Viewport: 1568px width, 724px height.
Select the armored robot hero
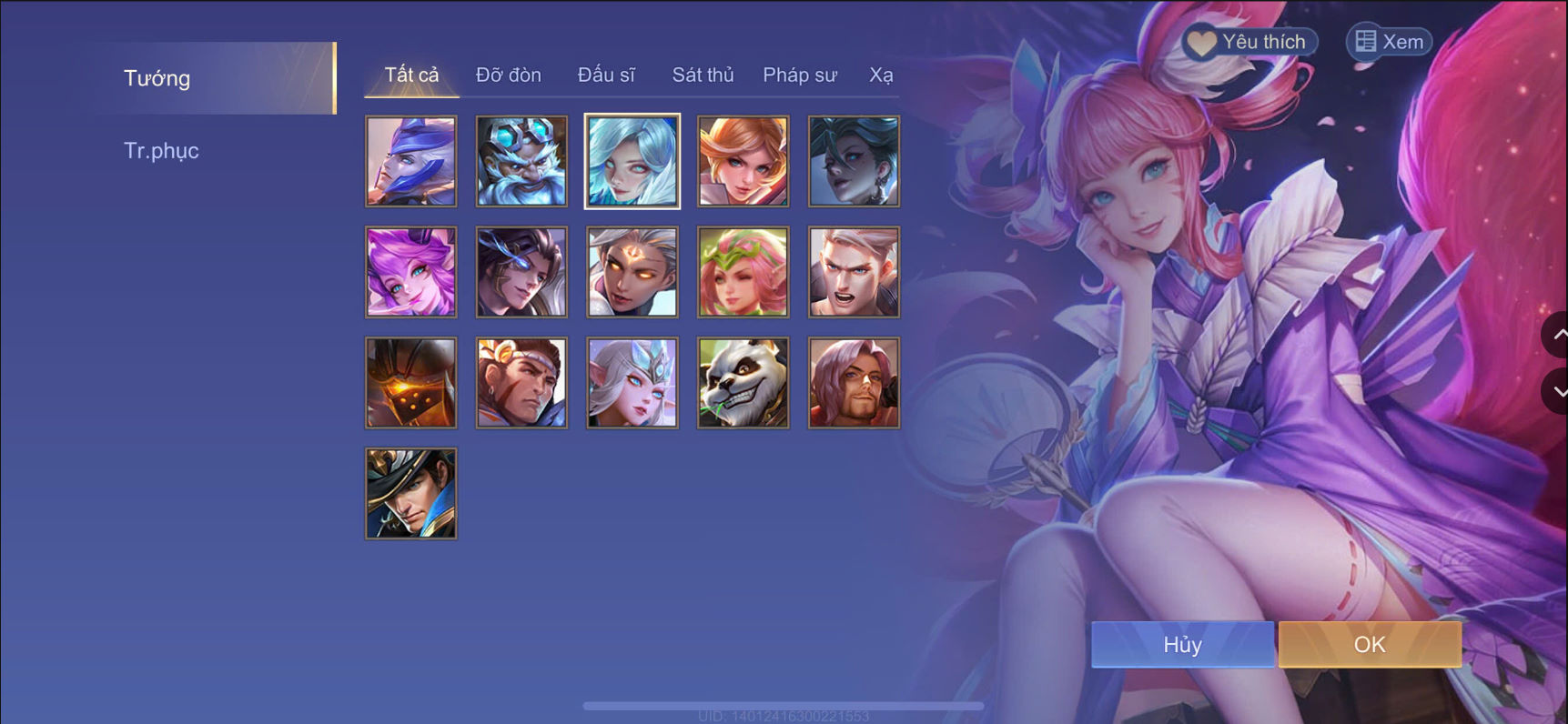point(410,382)
